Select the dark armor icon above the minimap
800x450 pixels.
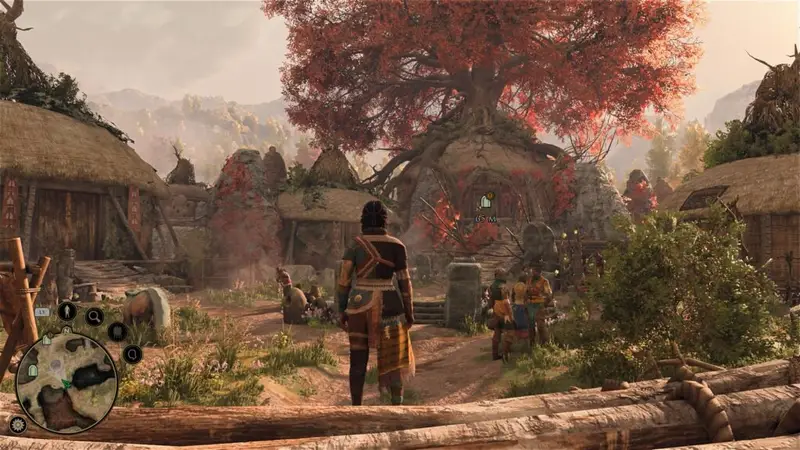click(x=117, y=331)
